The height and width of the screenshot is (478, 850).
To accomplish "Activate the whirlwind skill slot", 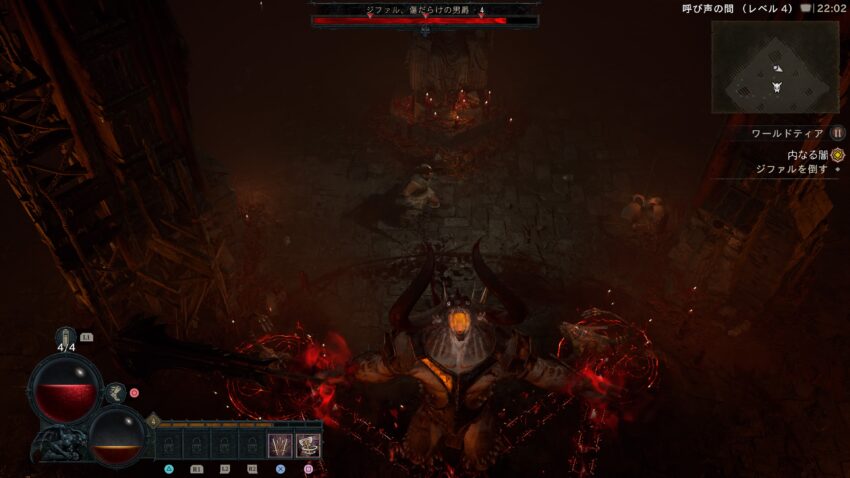I will tap(308, 444).
